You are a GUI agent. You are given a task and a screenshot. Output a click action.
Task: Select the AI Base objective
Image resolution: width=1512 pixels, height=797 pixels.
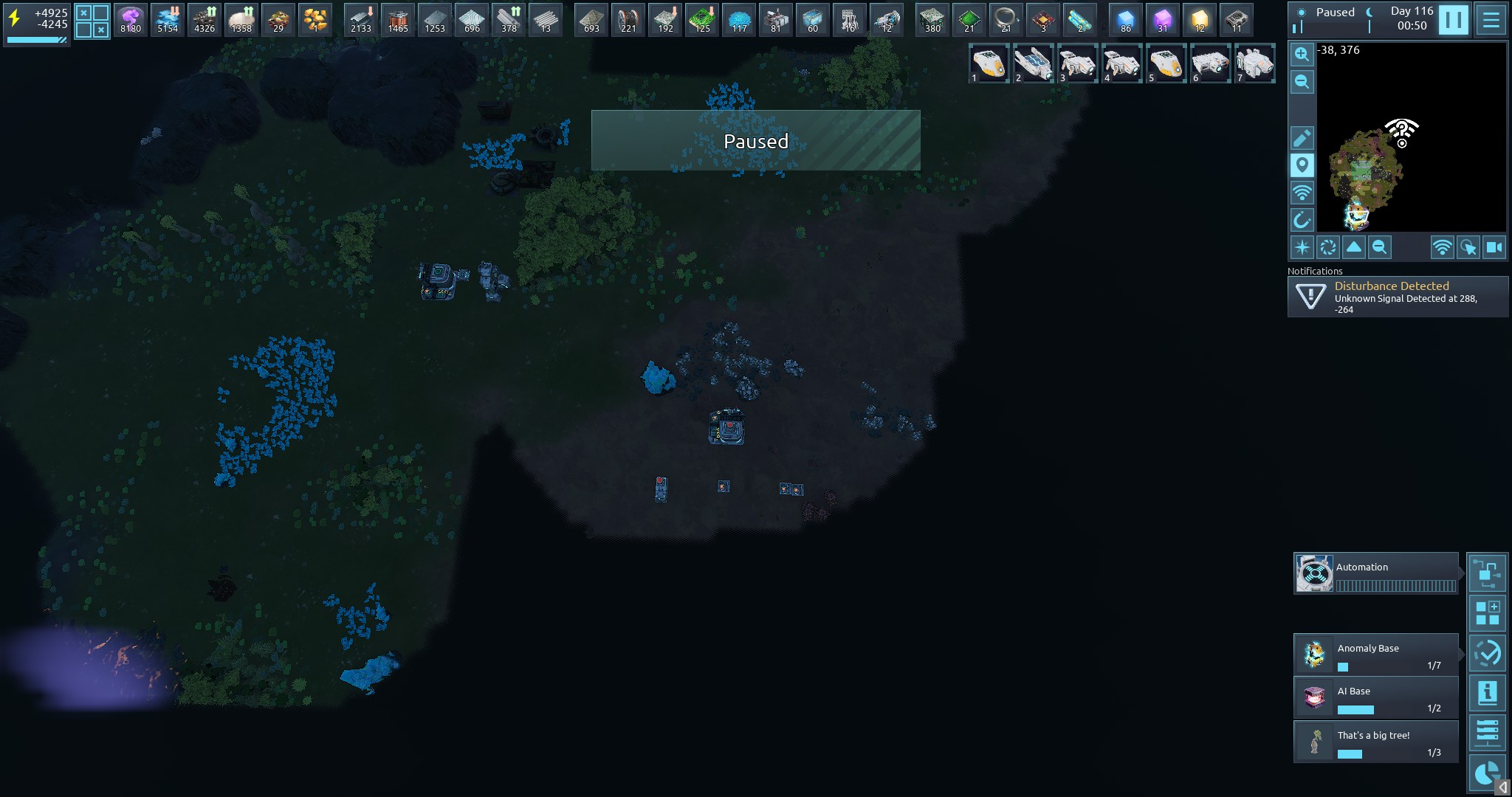(1375, 697)
